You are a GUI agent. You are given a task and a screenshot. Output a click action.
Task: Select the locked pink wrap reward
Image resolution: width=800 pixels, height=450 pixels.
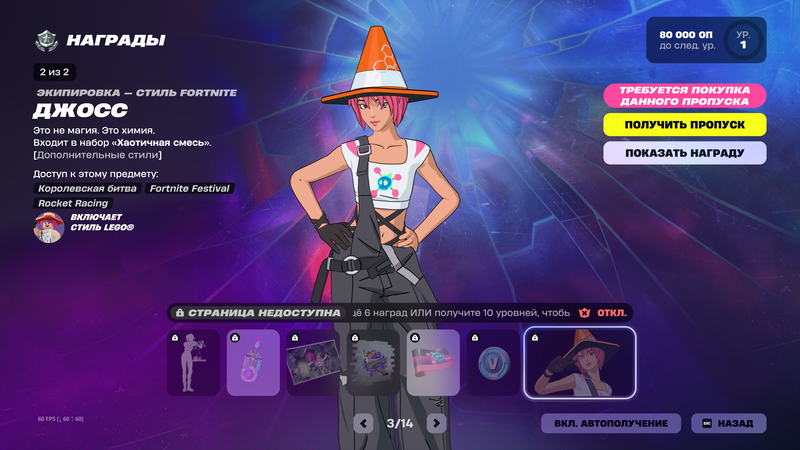[433, 363]
